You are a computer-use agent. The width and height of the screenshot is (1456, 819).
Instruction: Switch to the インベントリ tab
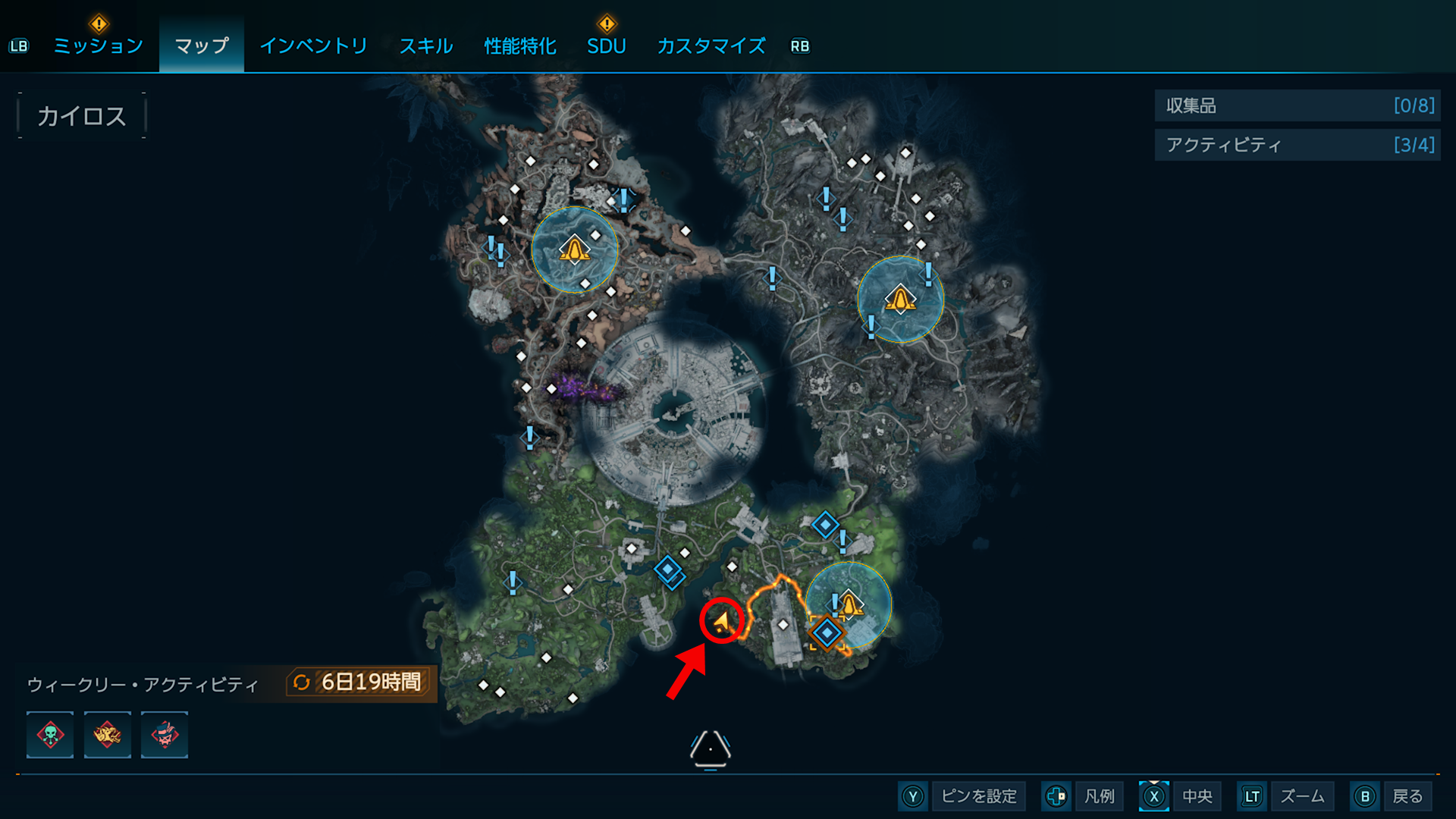(x=313, y=46)
